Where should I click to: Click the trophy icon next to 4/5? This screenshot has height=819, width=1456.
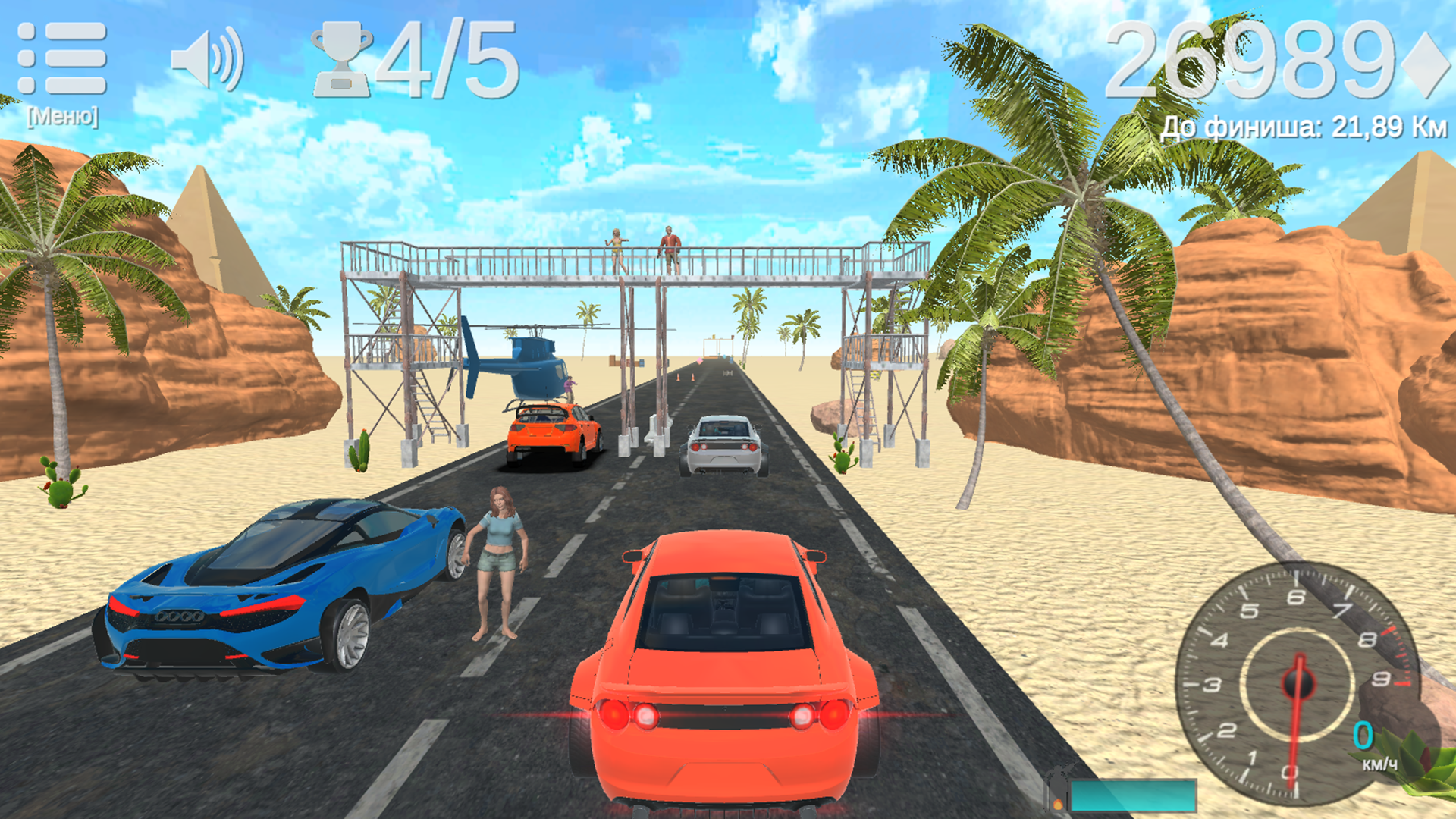[x=343, y=59]
